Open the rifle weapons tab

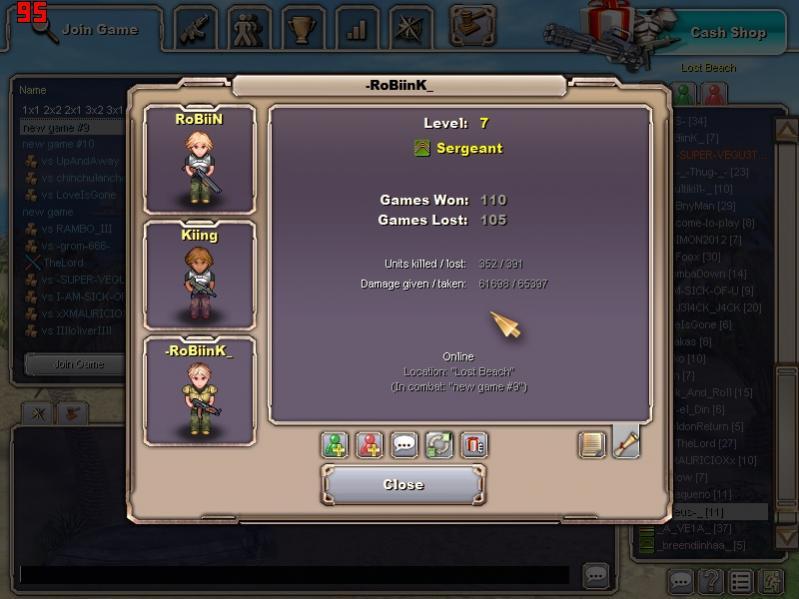196,28
